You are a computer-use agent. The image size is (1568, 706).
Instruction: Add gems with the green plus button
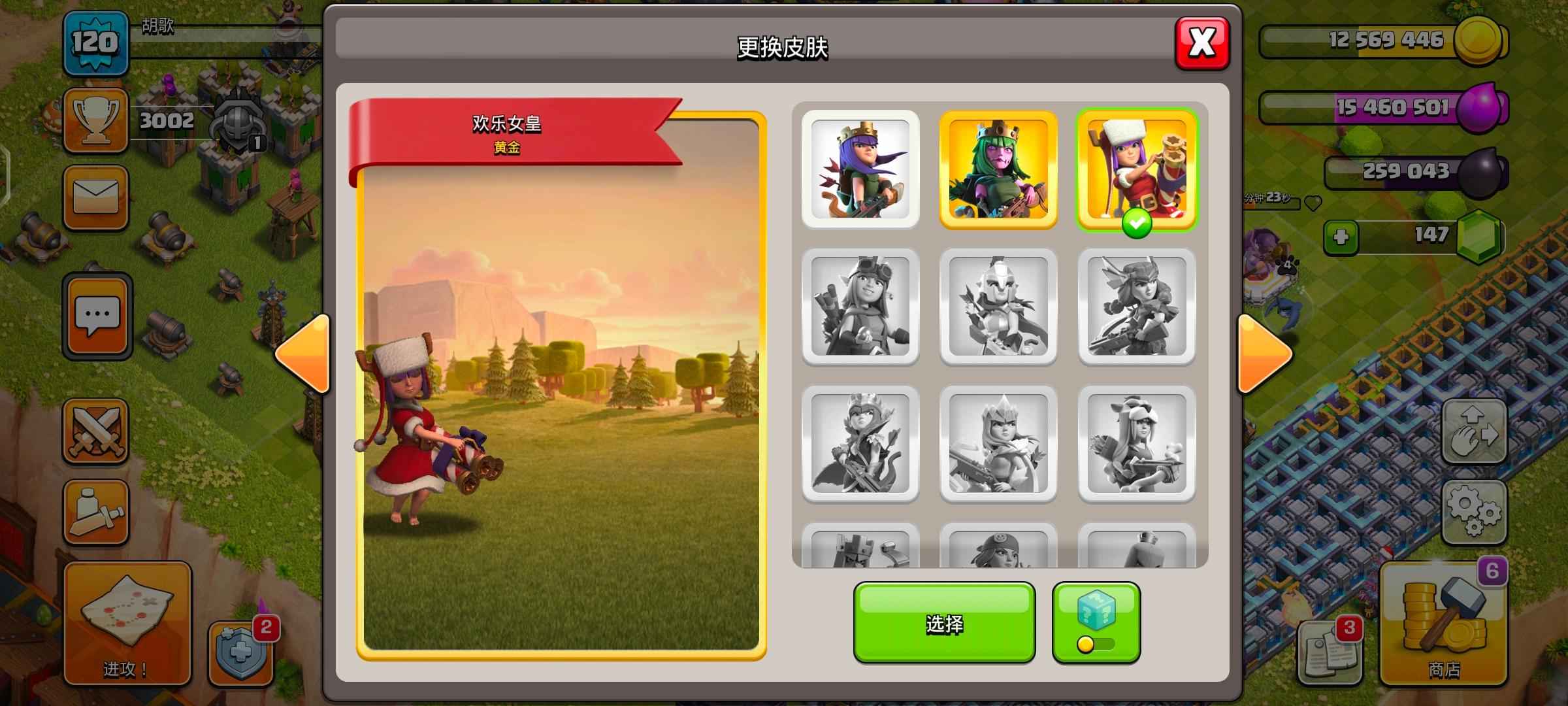pos(1341,237)
